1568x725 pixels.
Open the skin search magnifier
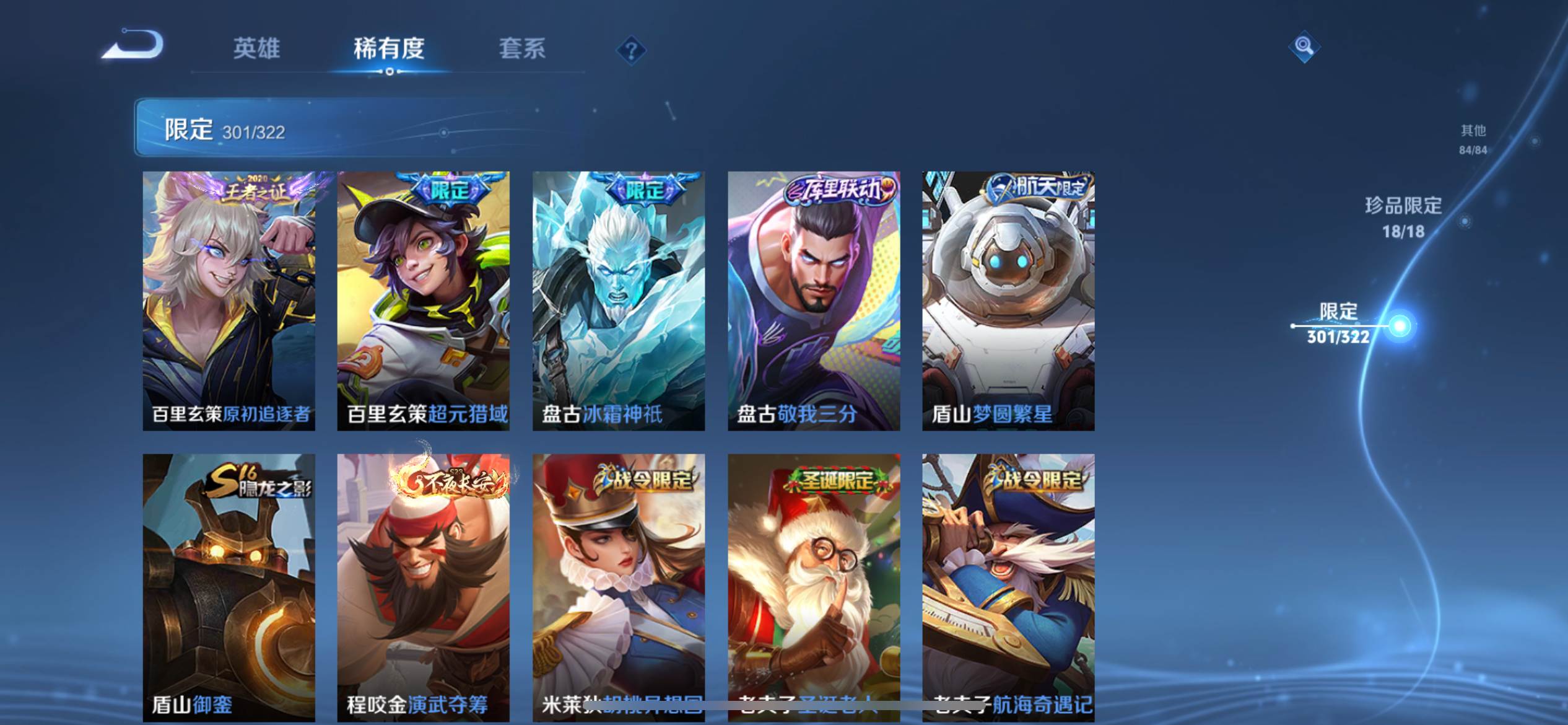coord(1304,46)
